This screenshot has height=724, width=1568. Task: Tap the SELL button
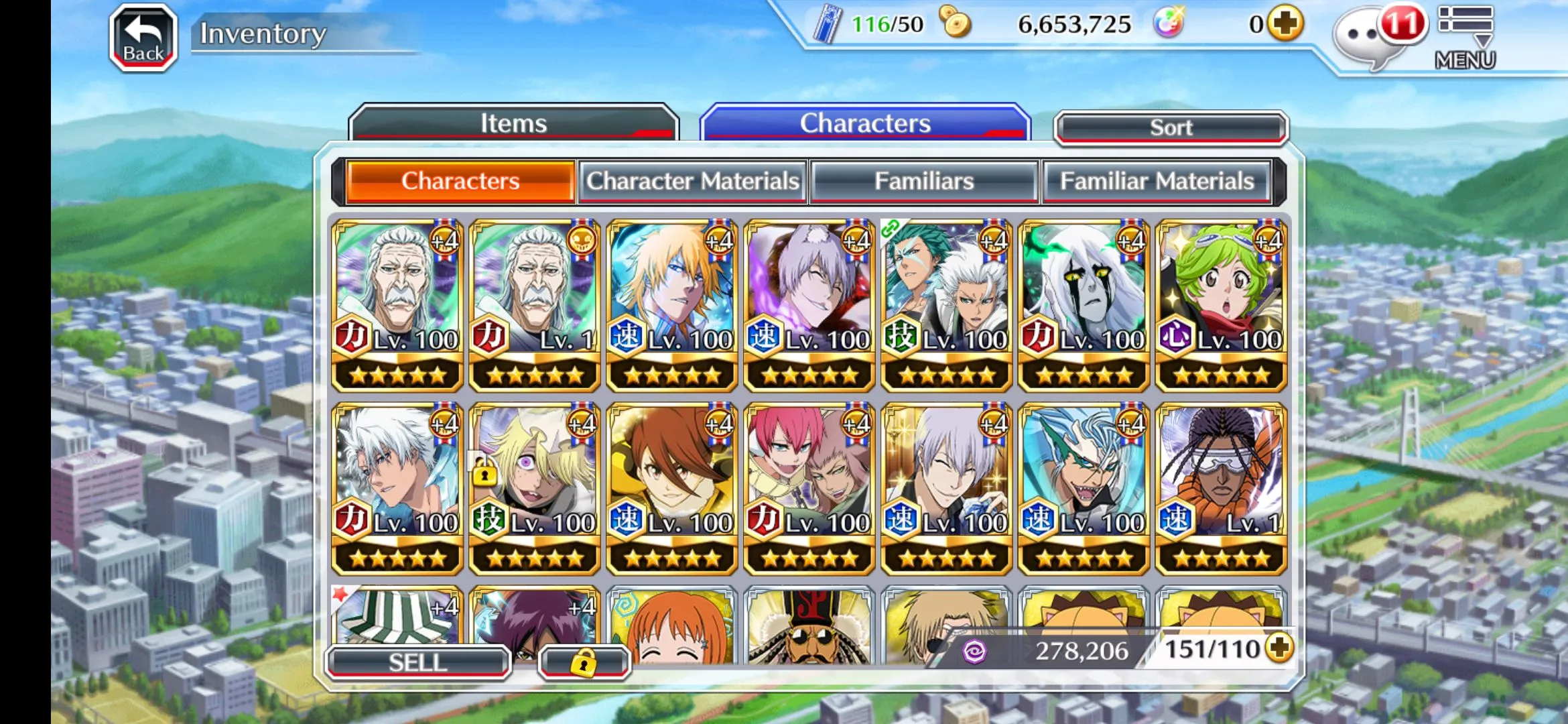pos(417,662)
